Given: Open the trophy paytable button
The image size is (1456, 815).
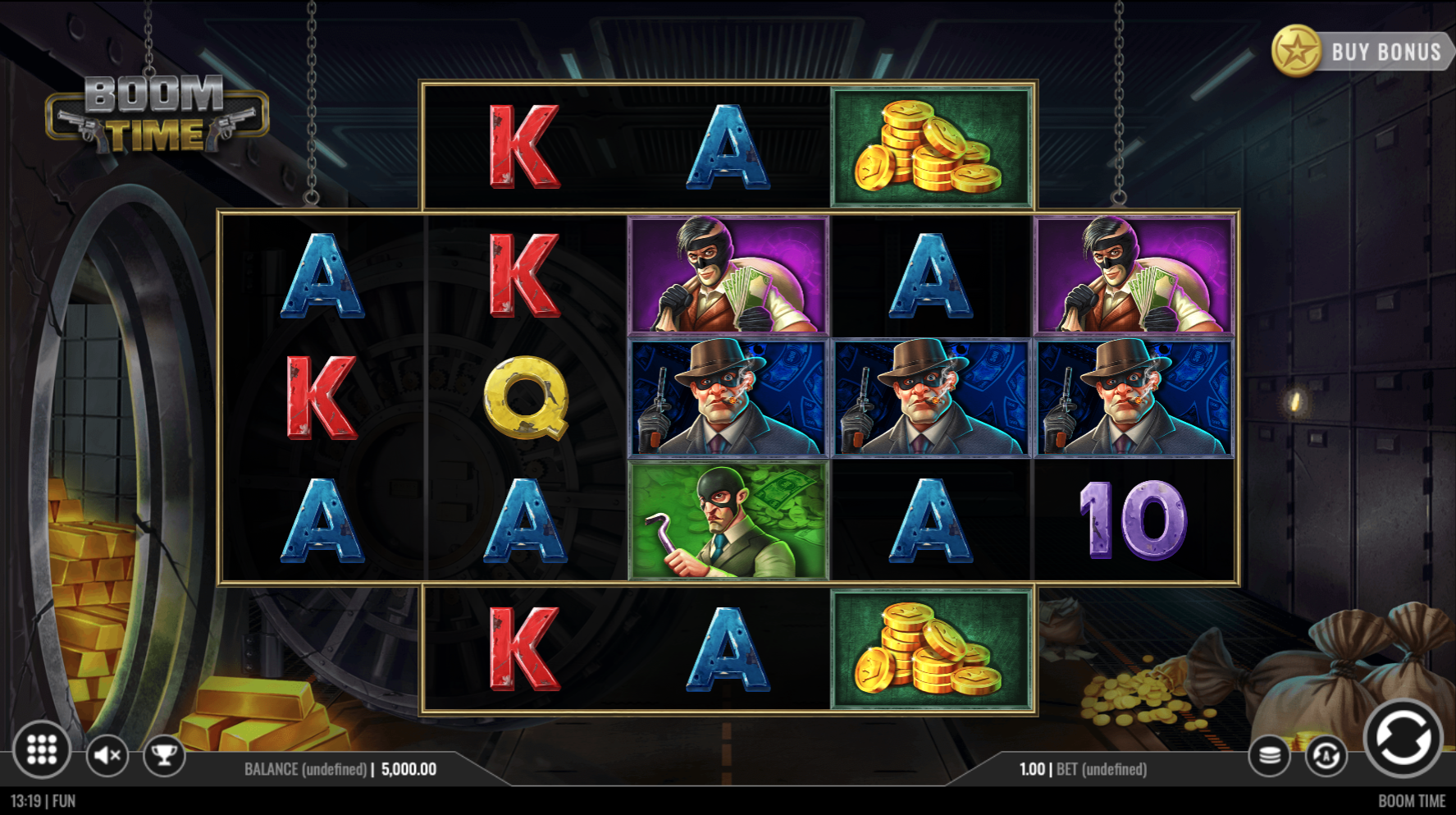Looking at the screenshot, I should pos(164,754).
